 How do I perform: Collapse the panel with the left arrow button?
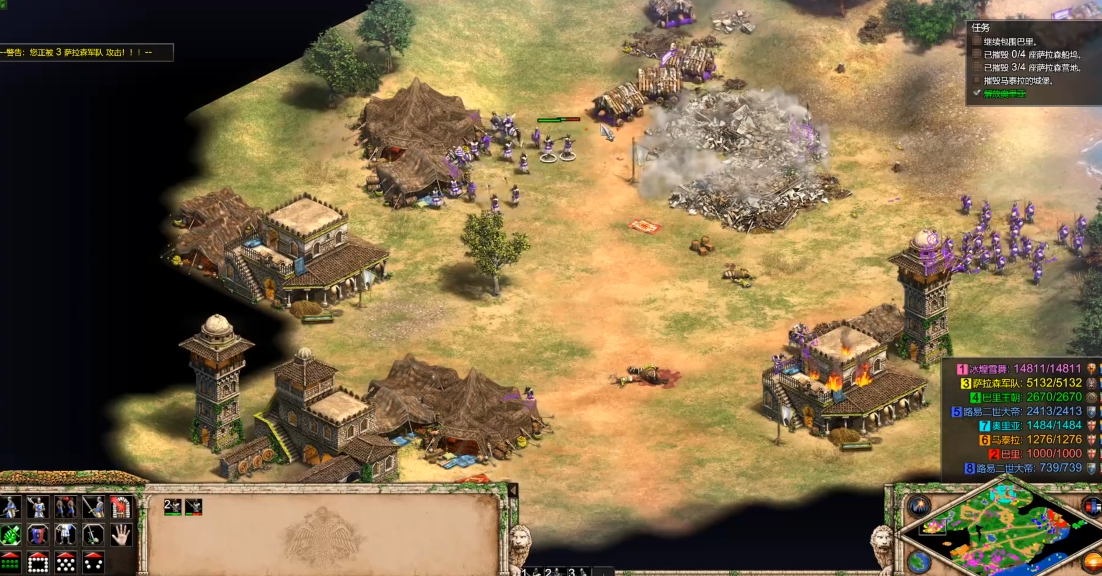pyautogui.click(x=513, y=490)
